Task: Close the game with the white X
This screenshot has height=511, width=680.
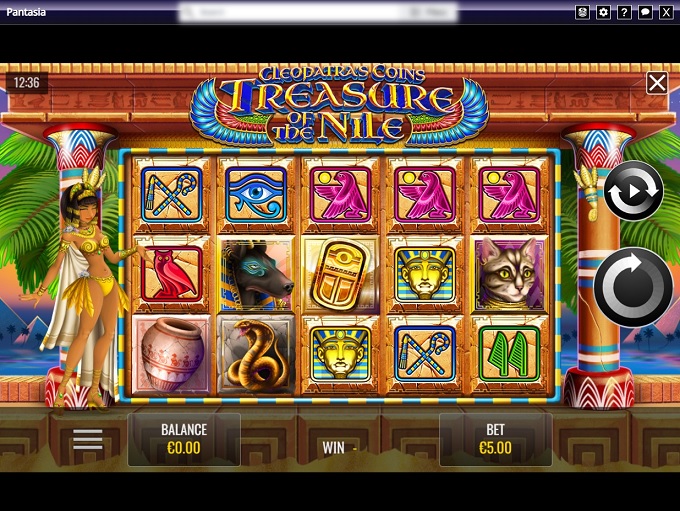Action: [657, 83]
